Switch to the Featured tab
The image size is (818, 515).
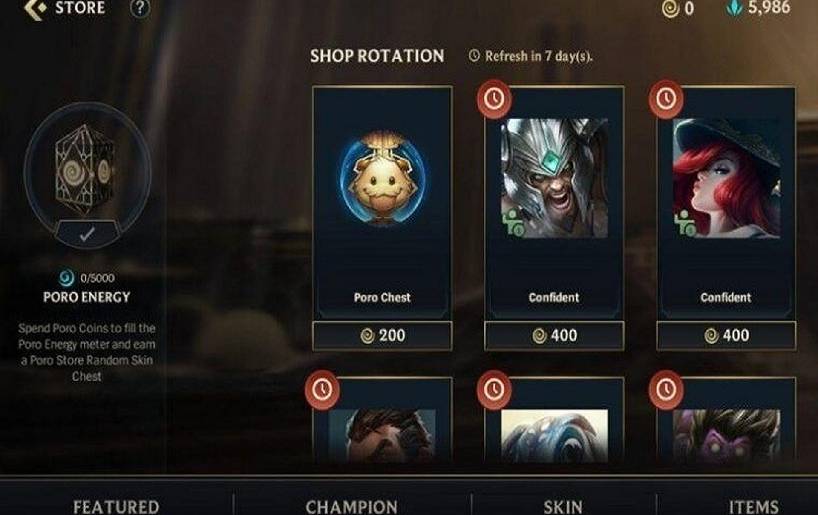click(116, 506)
